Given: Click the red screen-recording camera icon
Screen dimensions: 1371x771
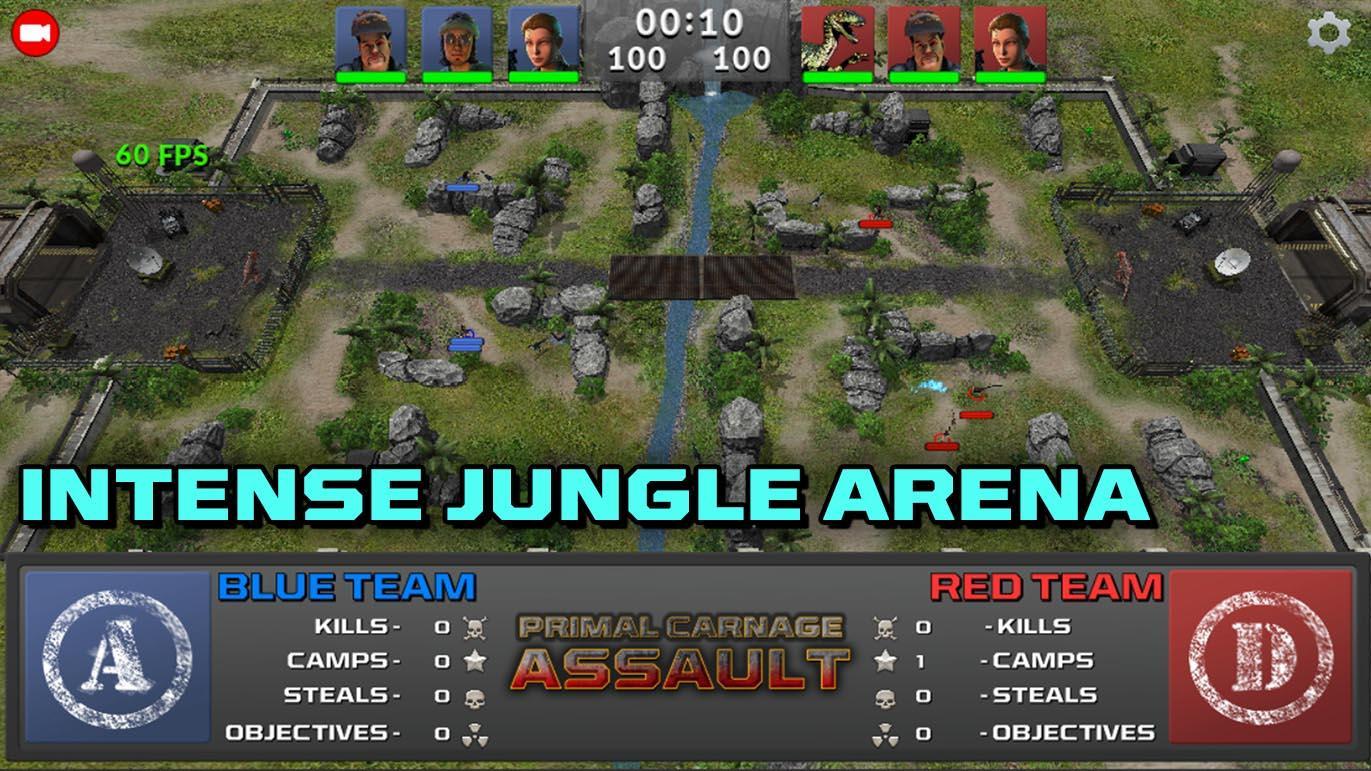Looking at the screenshot, I should [34, 34].
